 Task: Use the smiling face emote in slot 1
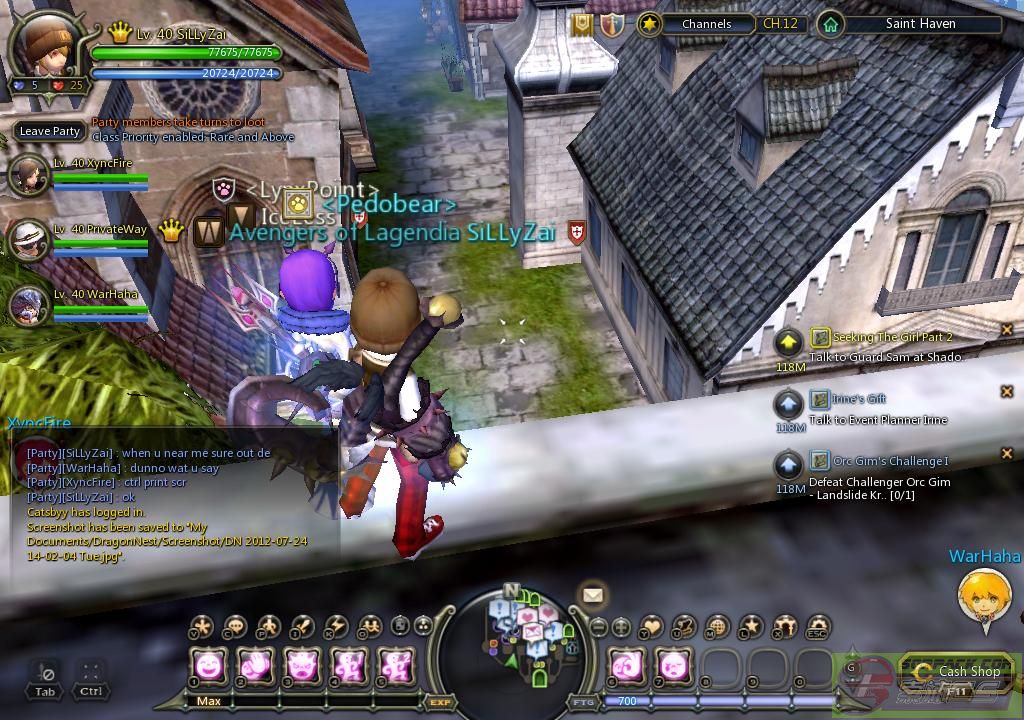(x=209, y=664)
